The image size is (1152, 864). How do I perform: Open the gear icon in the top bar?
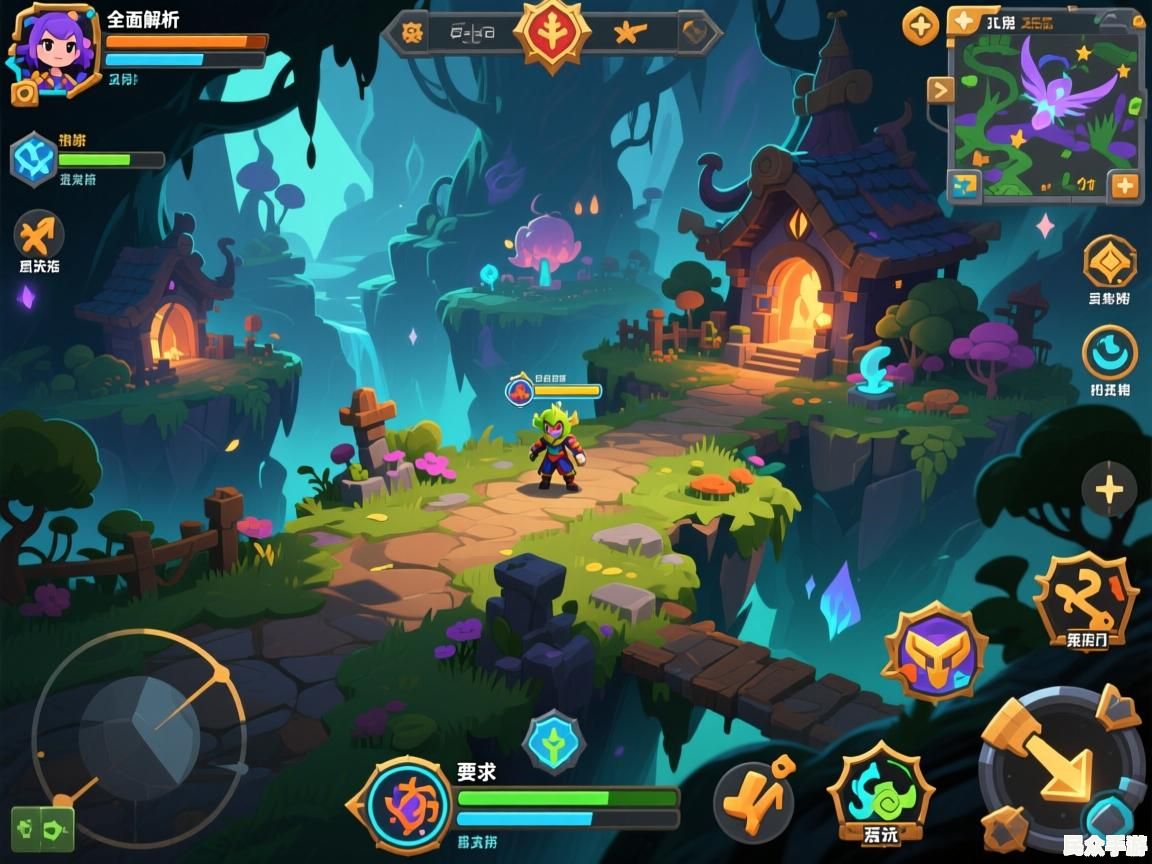412,32
